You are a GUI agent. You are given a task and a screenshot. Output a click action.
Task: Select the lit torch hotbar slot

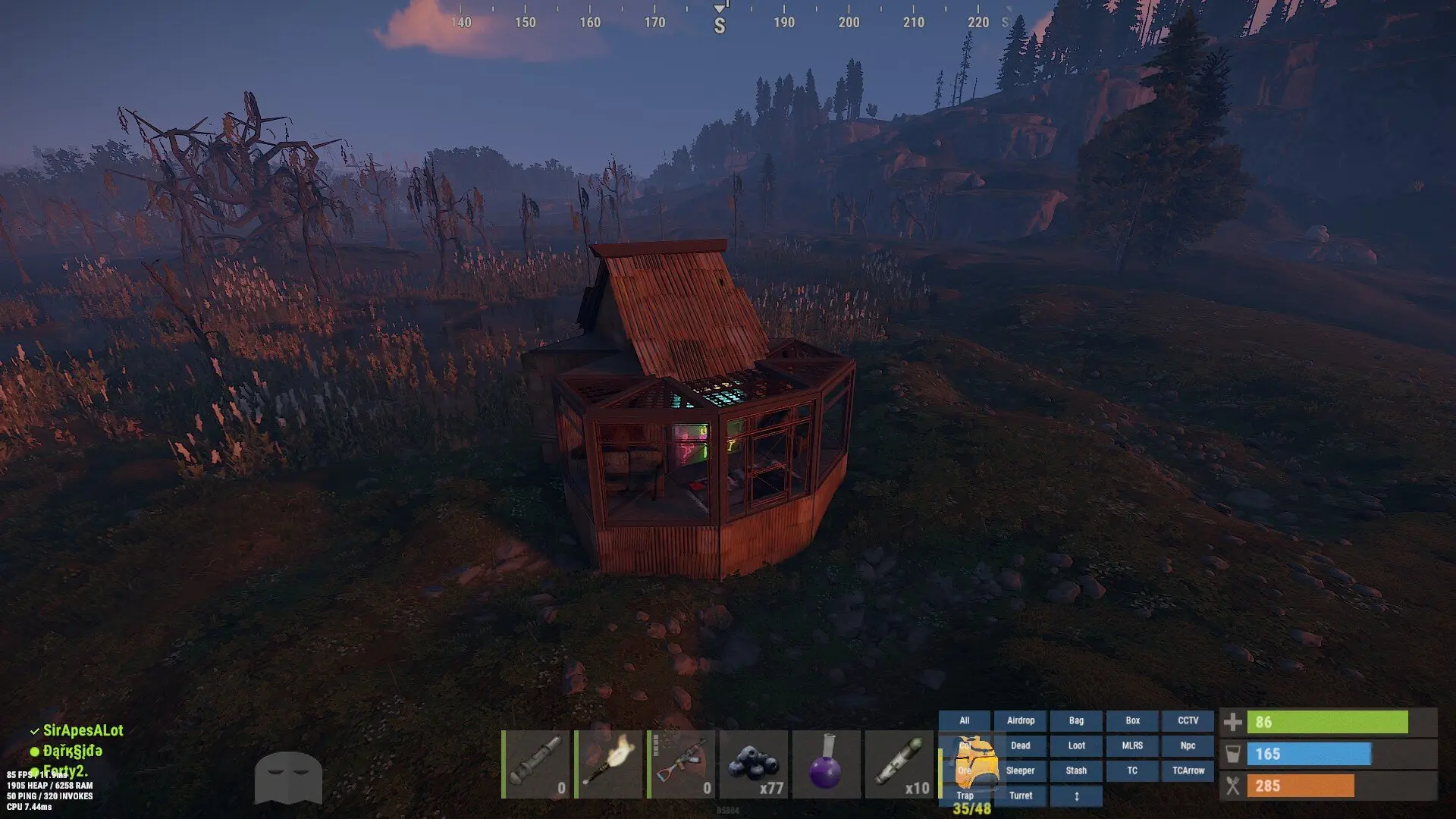608,764
